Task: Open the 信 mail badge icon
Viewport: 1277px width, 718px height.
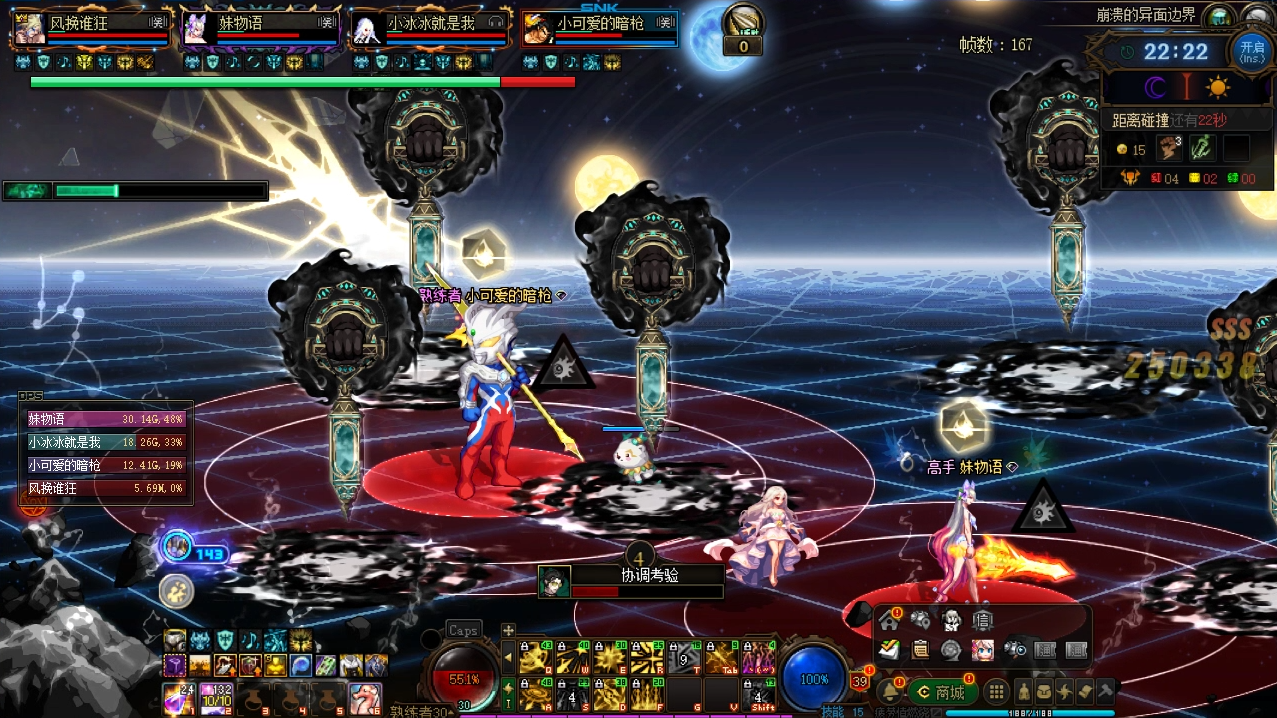Action: (x=982, y=621)
